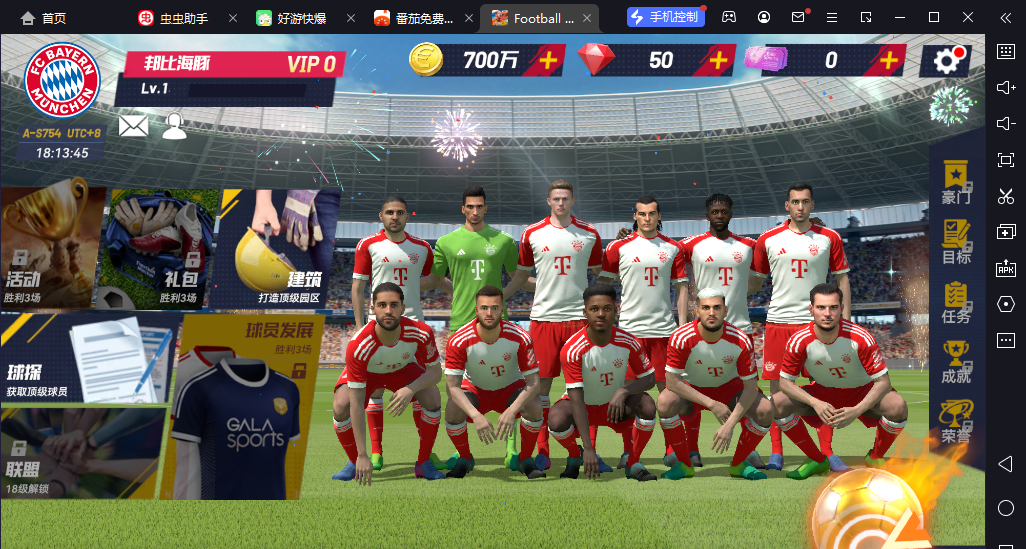The image size is (1026, 549).
Task: Buy red diamonds with the plus button
Action: pos(717,60)
